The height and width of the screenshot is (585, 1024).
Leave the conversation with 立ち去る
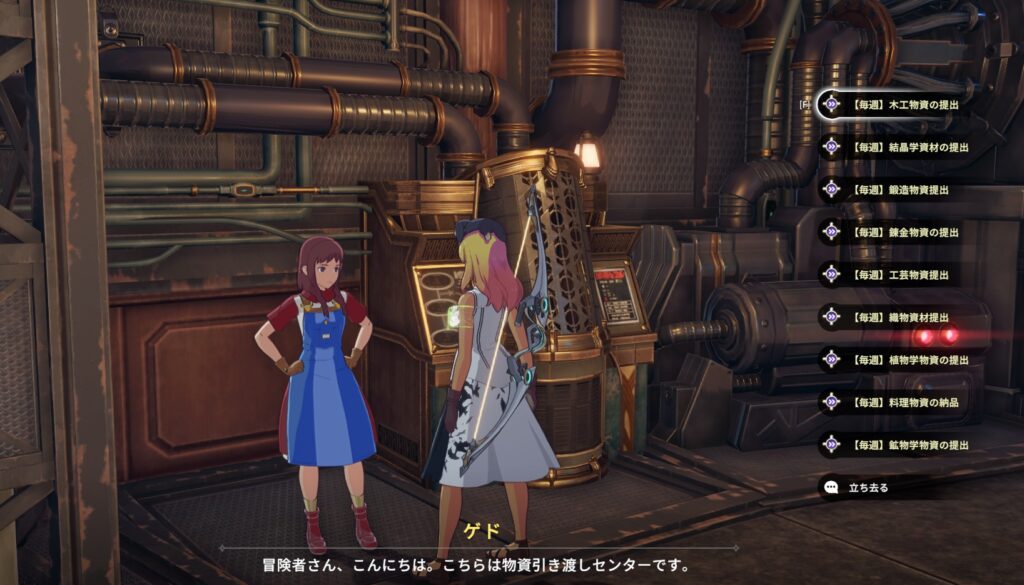point(867,487)
